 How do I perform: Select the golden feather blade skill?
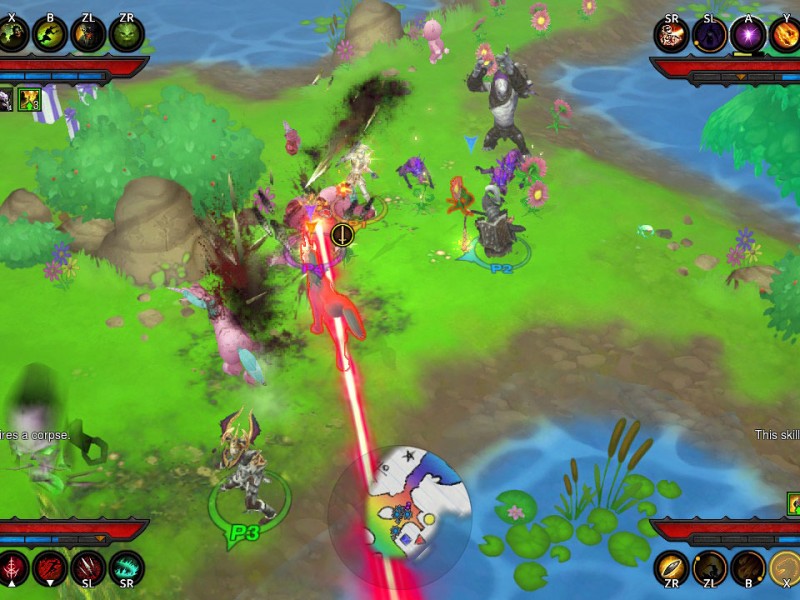(671, 569)
